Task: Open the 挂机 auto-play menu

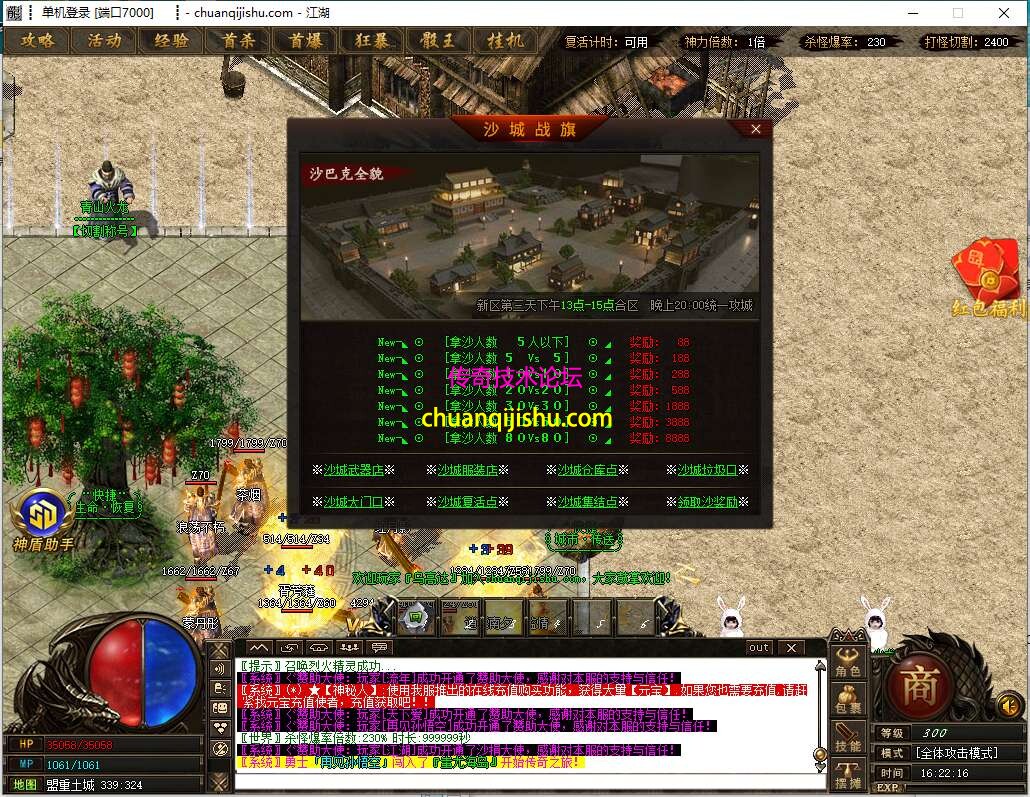Action: point(505,41)
